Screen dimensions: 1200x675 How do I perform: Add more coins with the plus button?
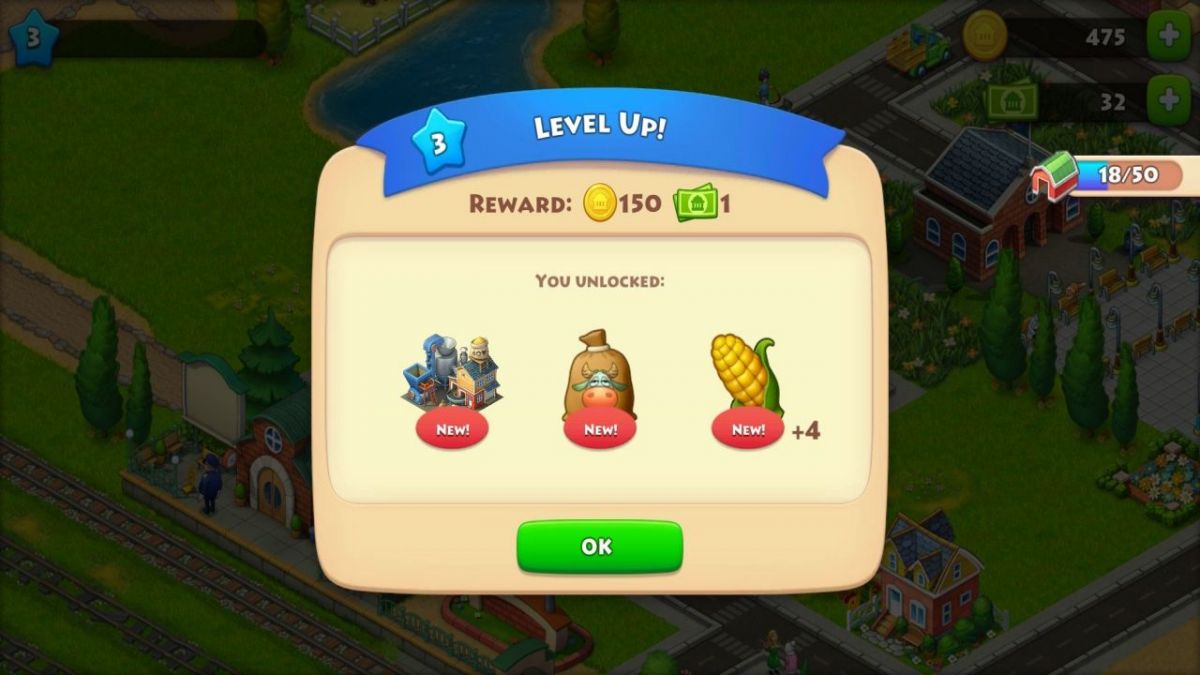pos(1168,37)
